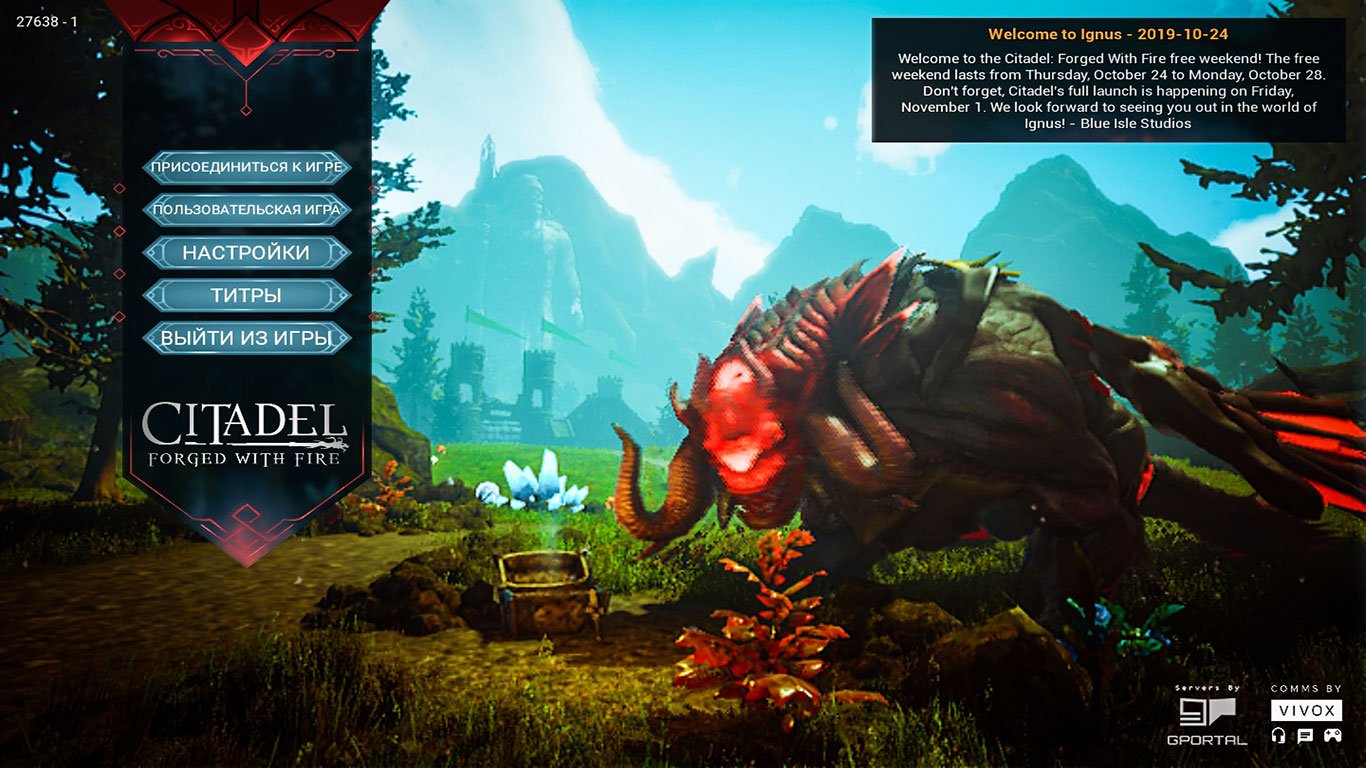Click the VIVOX comms logo
1366x768 pixels.
click(x=1306, y=711)
